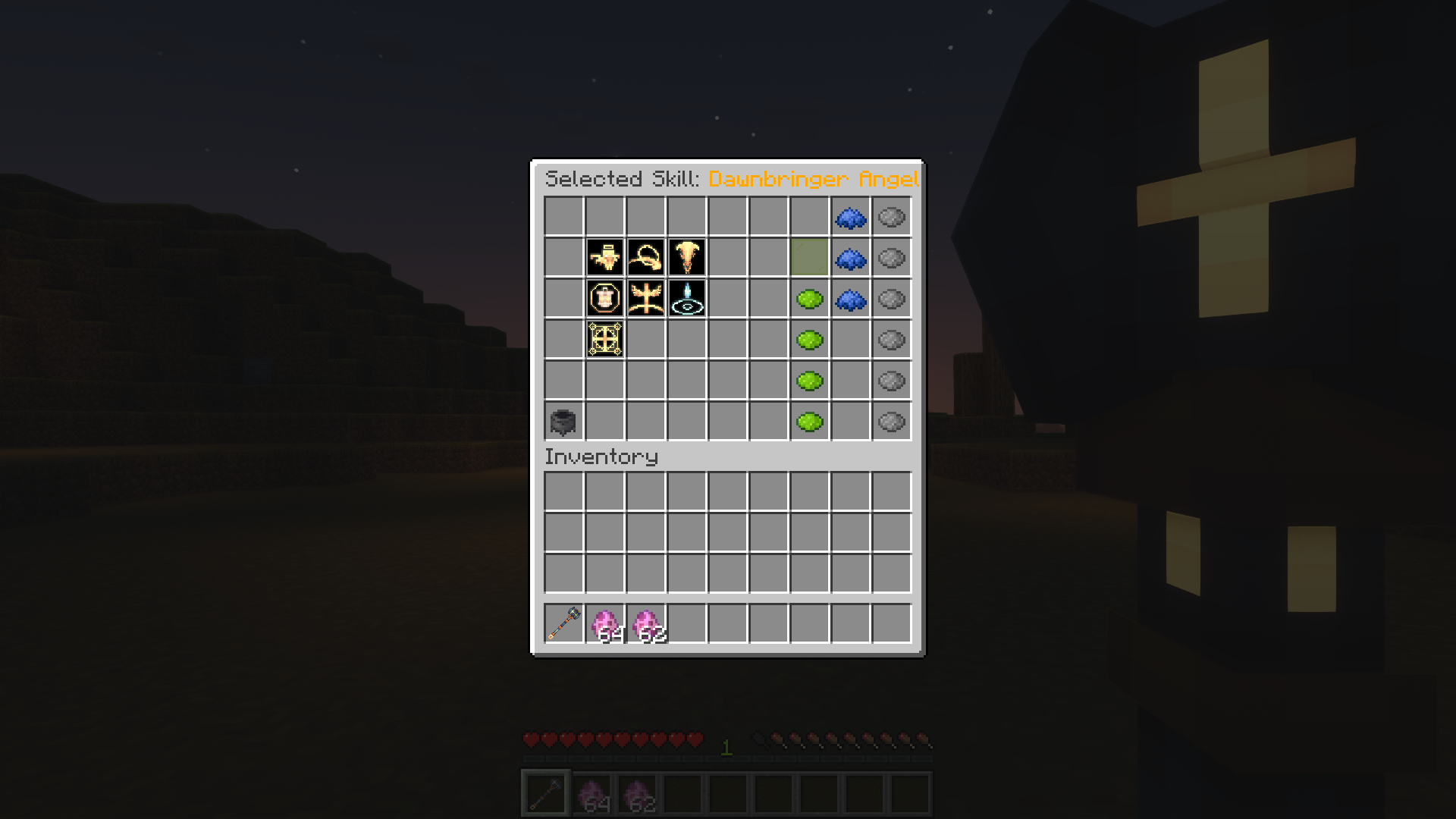
Task: Select the winged trident emblem skill icon
Action: click(x=646, y=299)
